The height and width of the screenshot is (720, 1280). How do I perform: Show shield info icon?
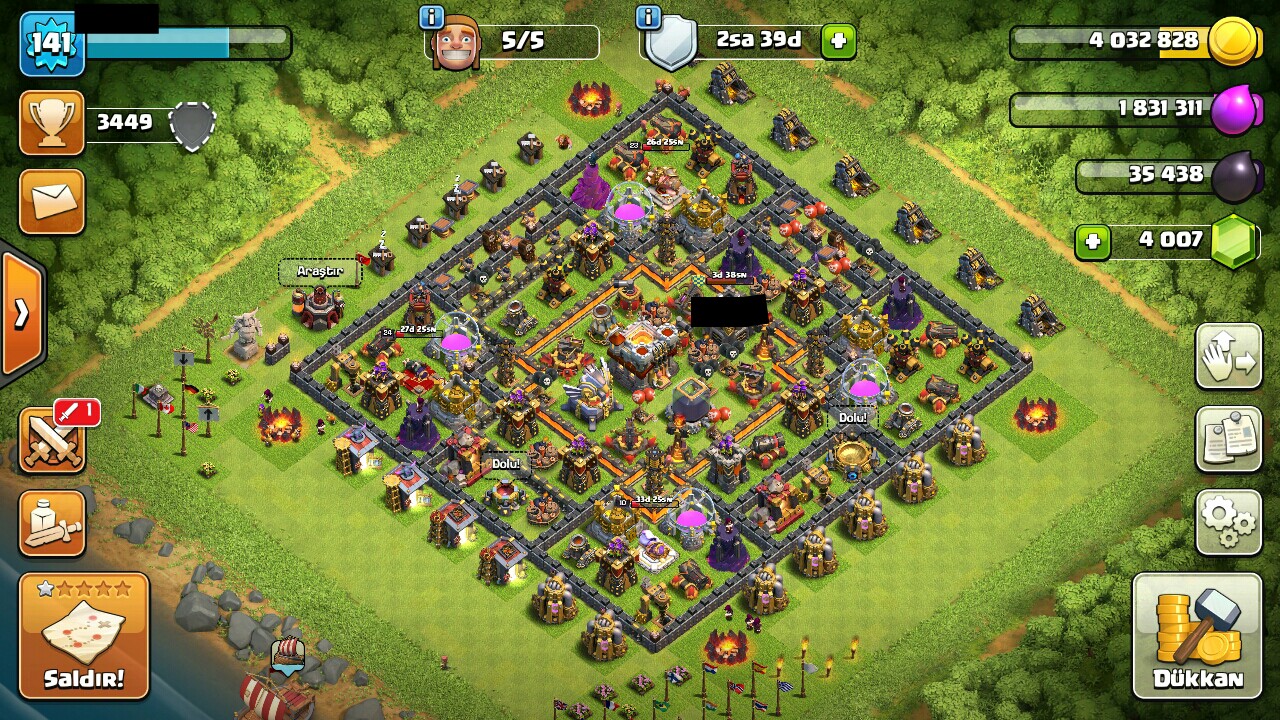(648, 17)
